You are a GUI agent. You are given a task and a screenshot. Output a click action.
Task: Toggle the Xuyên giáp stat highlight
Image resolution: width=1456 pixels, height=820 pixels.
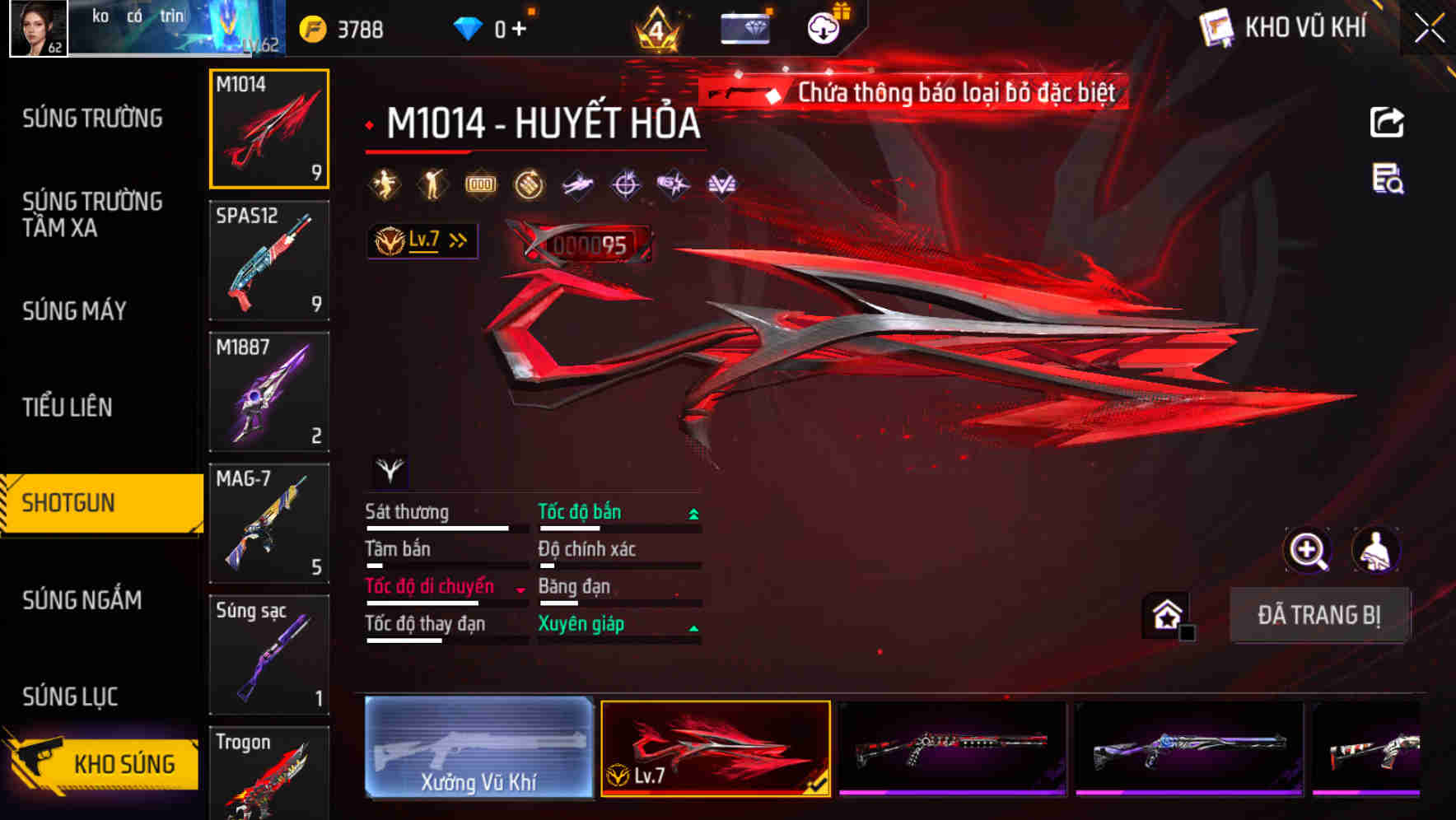[581, 623]
